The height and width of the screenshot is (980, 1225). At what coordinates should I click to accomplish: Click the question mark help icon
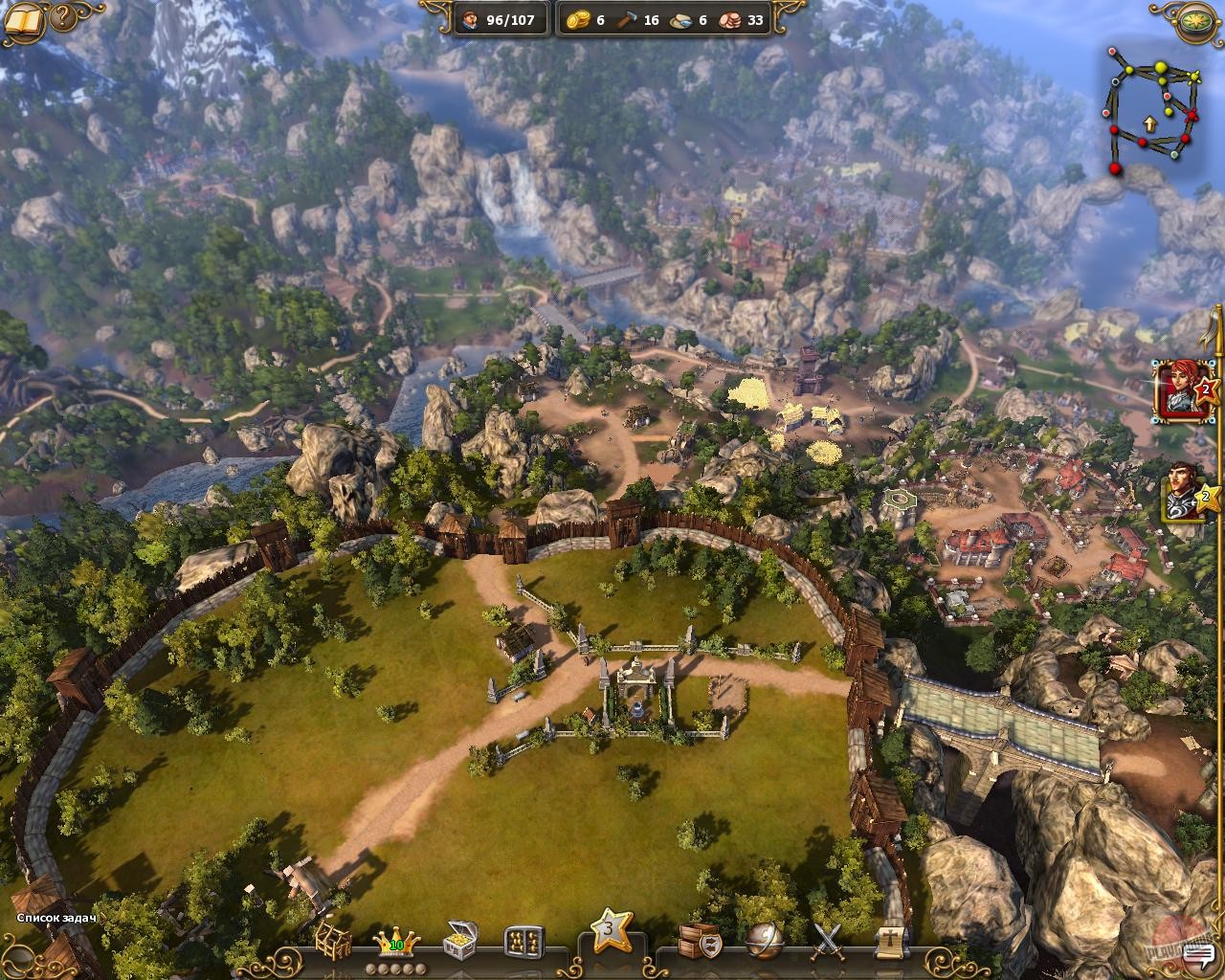61,17
